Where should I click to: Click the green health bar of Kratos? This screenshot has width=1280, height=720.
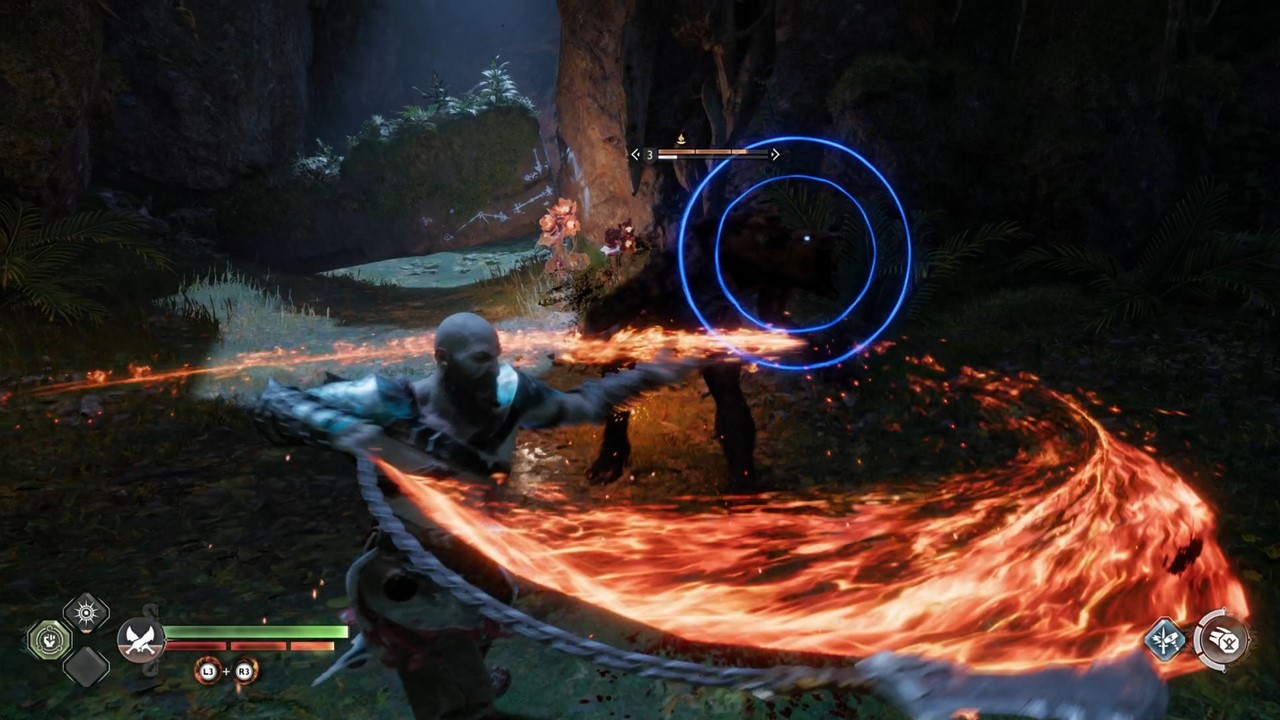253,630
